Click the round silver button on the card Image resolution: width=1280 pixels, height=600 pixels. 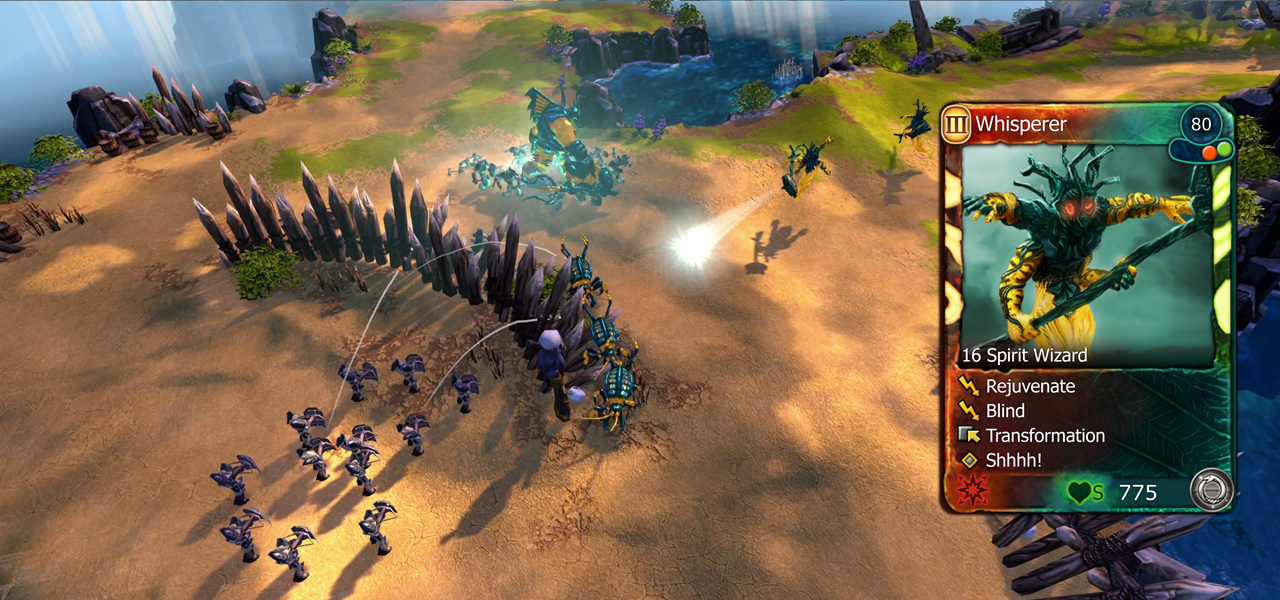tap(1210, 490)
